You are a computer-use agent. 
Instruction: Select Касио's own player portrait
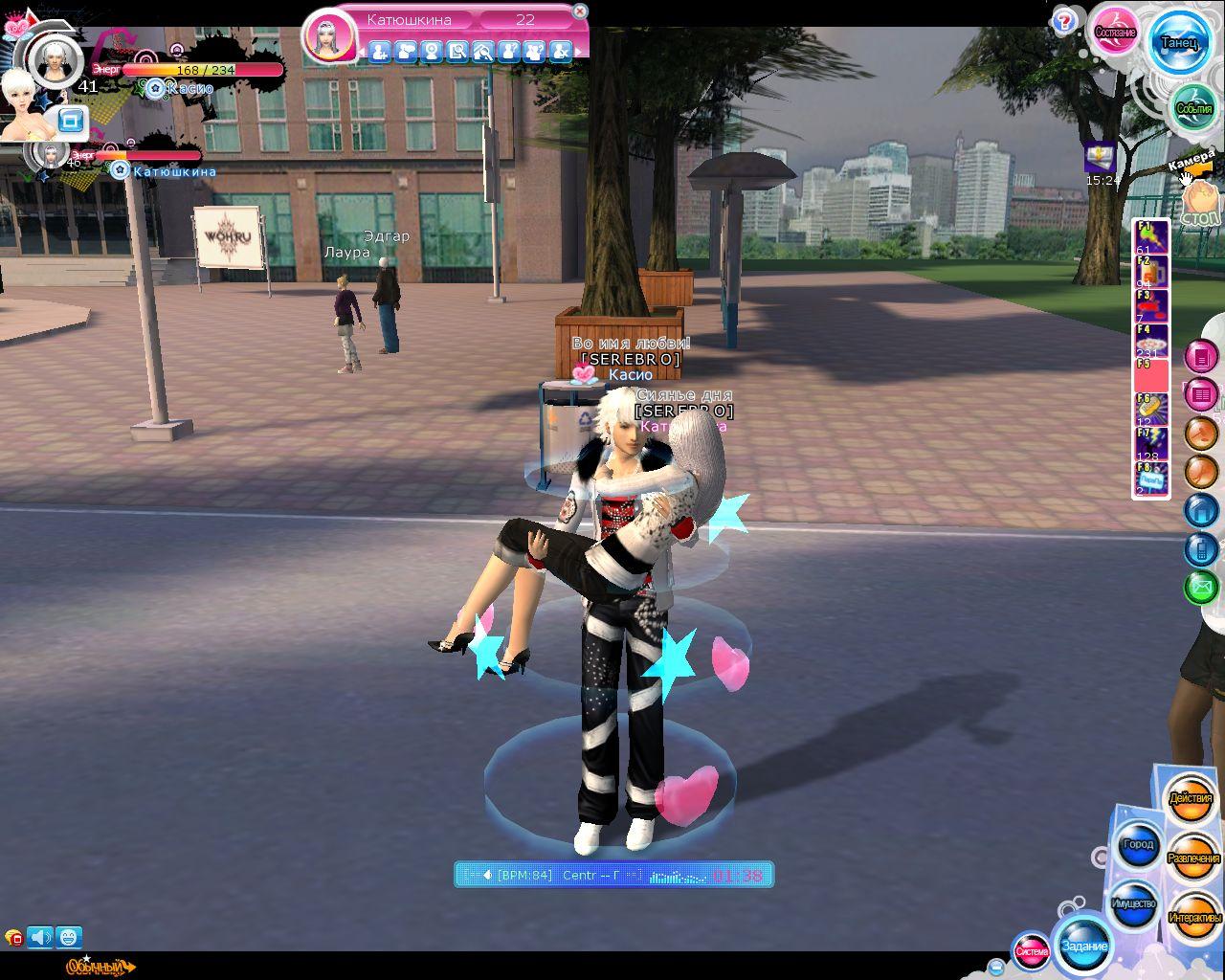pos(55,59)
